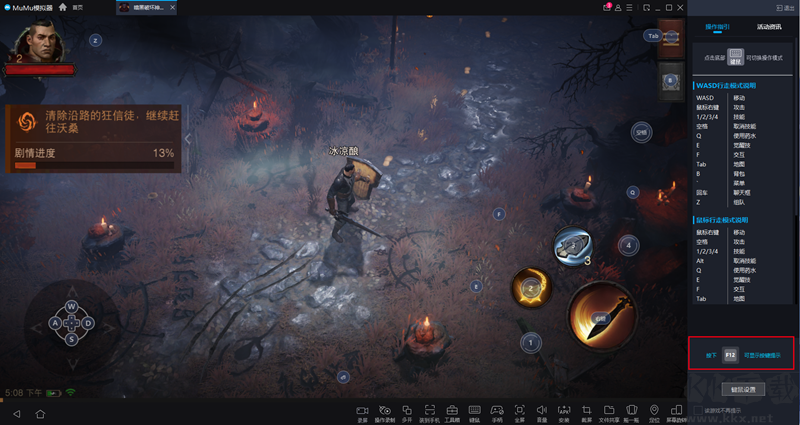The image size is (800, 425).
Task: Open the 录屏 screen recording tool
Action: pos(362,412)
